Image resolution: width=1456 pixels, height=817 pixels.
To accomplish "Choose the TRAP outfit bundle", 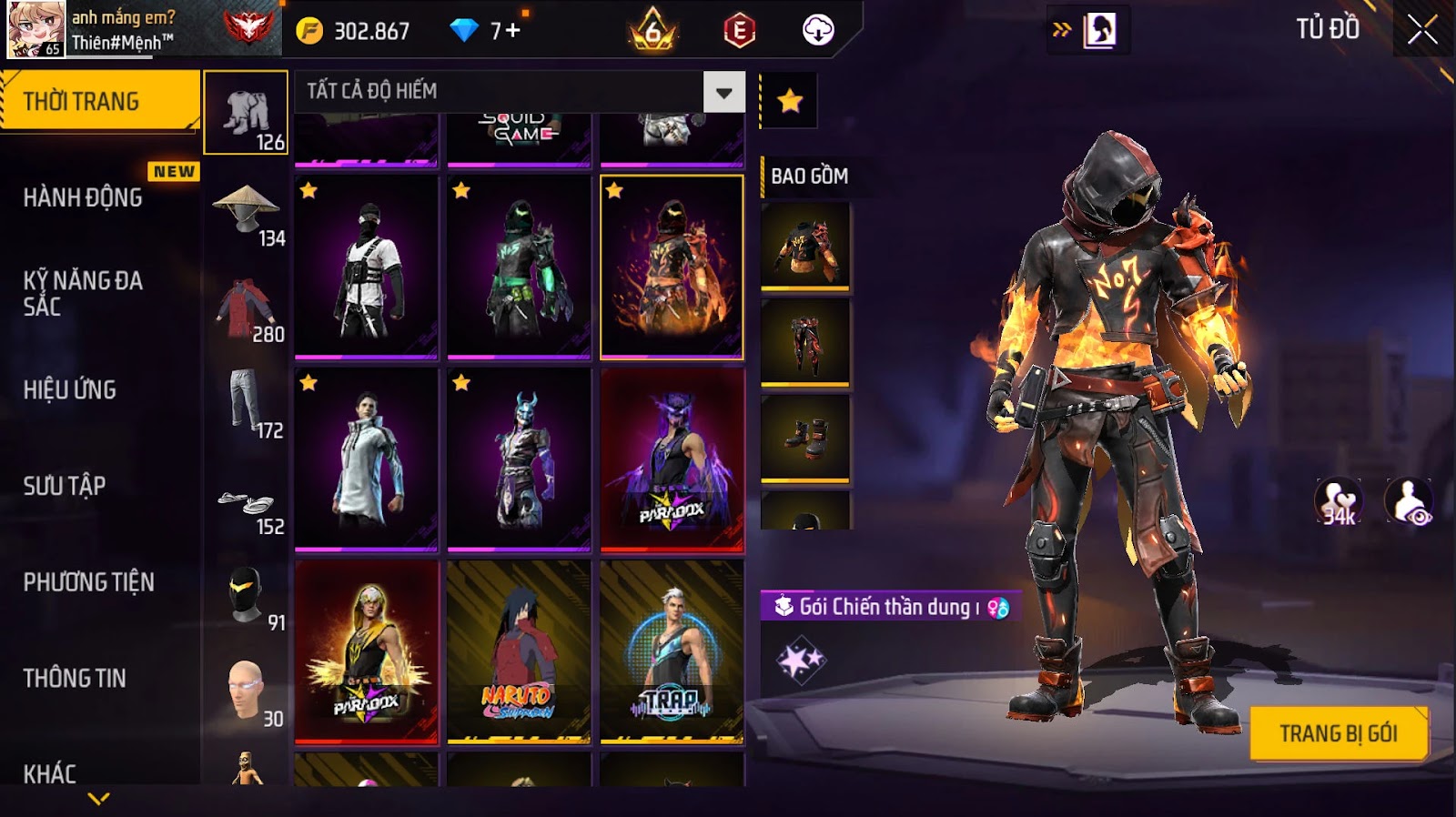I will [672, 651].
